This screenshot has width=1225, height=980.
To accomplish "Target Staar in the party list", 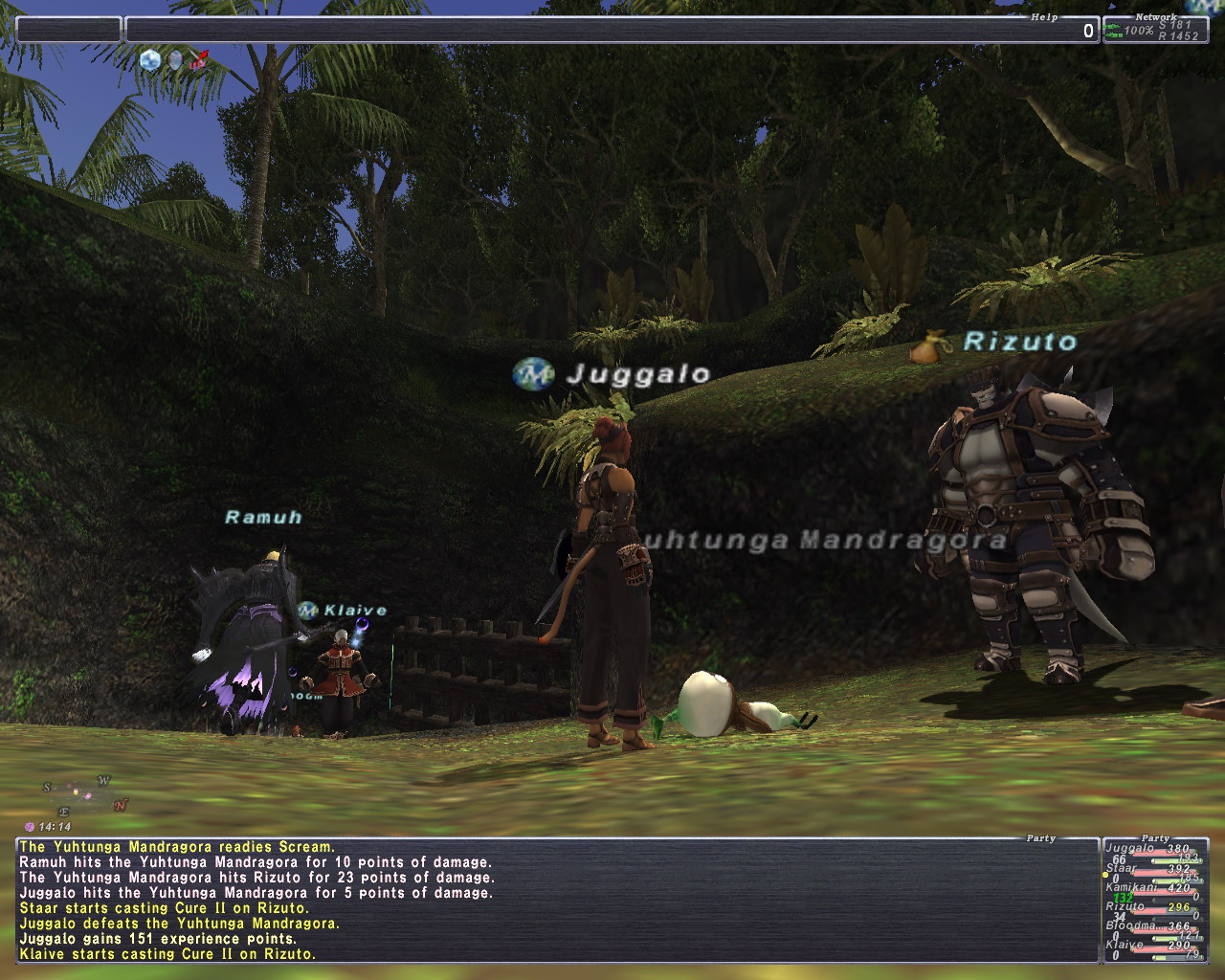I will (x=1153, y=869).
